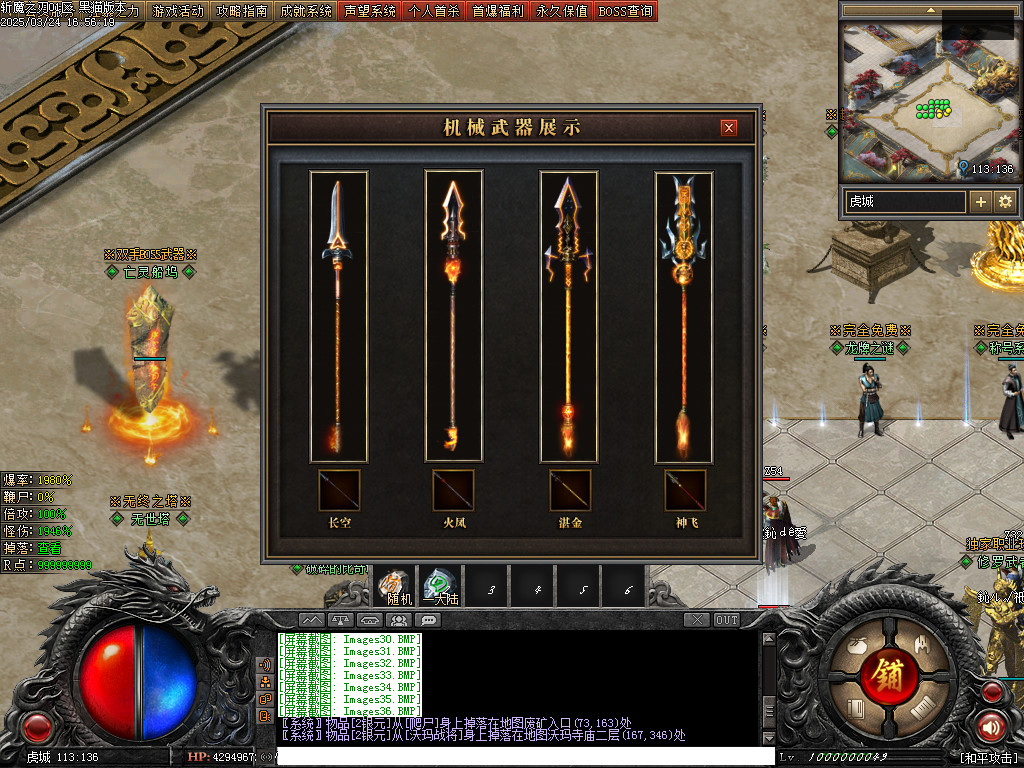
Task: Select the 神飞 weapon slot
Action: point(685,490)
